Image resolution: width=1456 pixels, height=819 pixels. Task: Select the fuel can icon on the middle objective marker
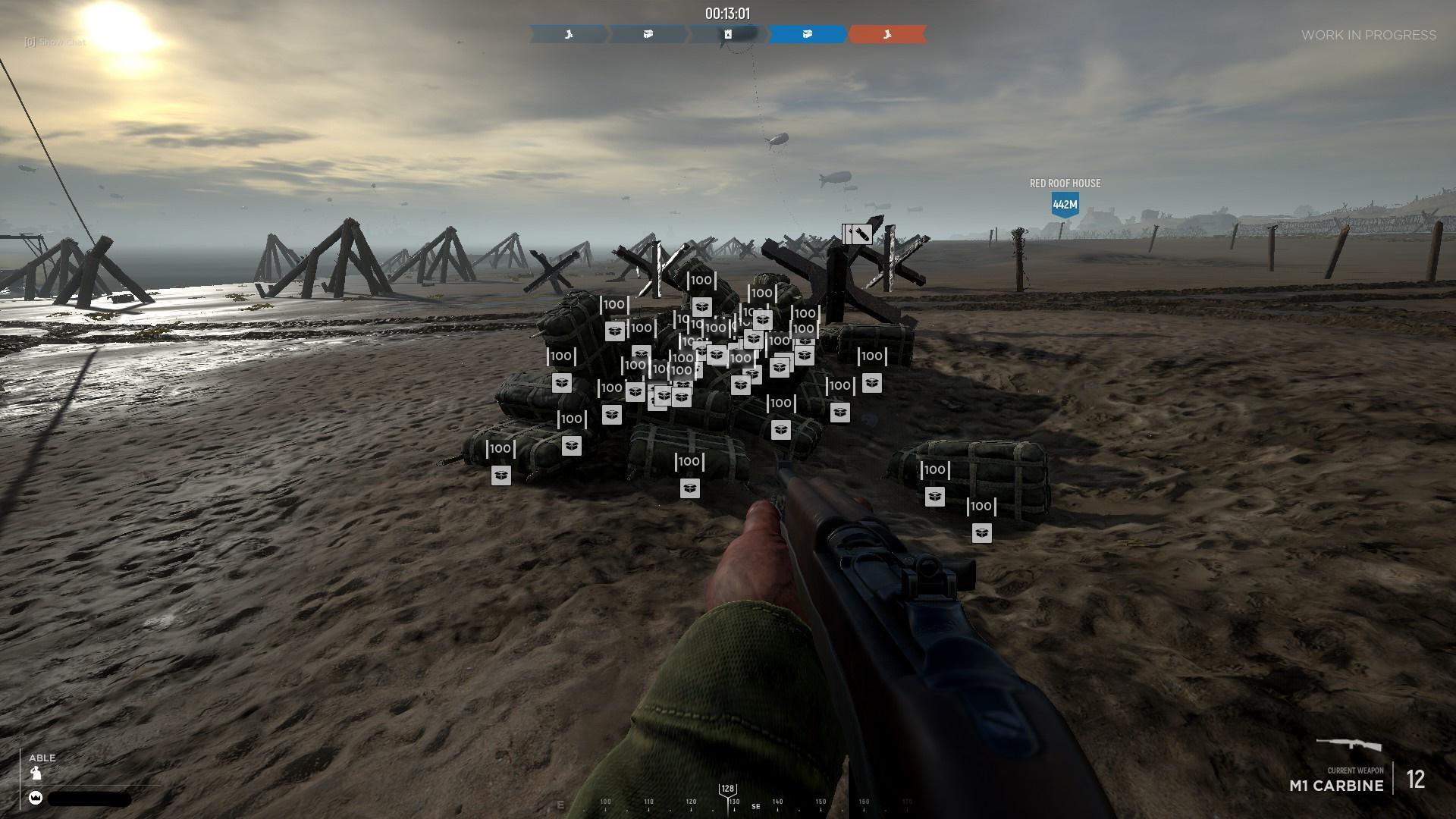click(728, 34)
